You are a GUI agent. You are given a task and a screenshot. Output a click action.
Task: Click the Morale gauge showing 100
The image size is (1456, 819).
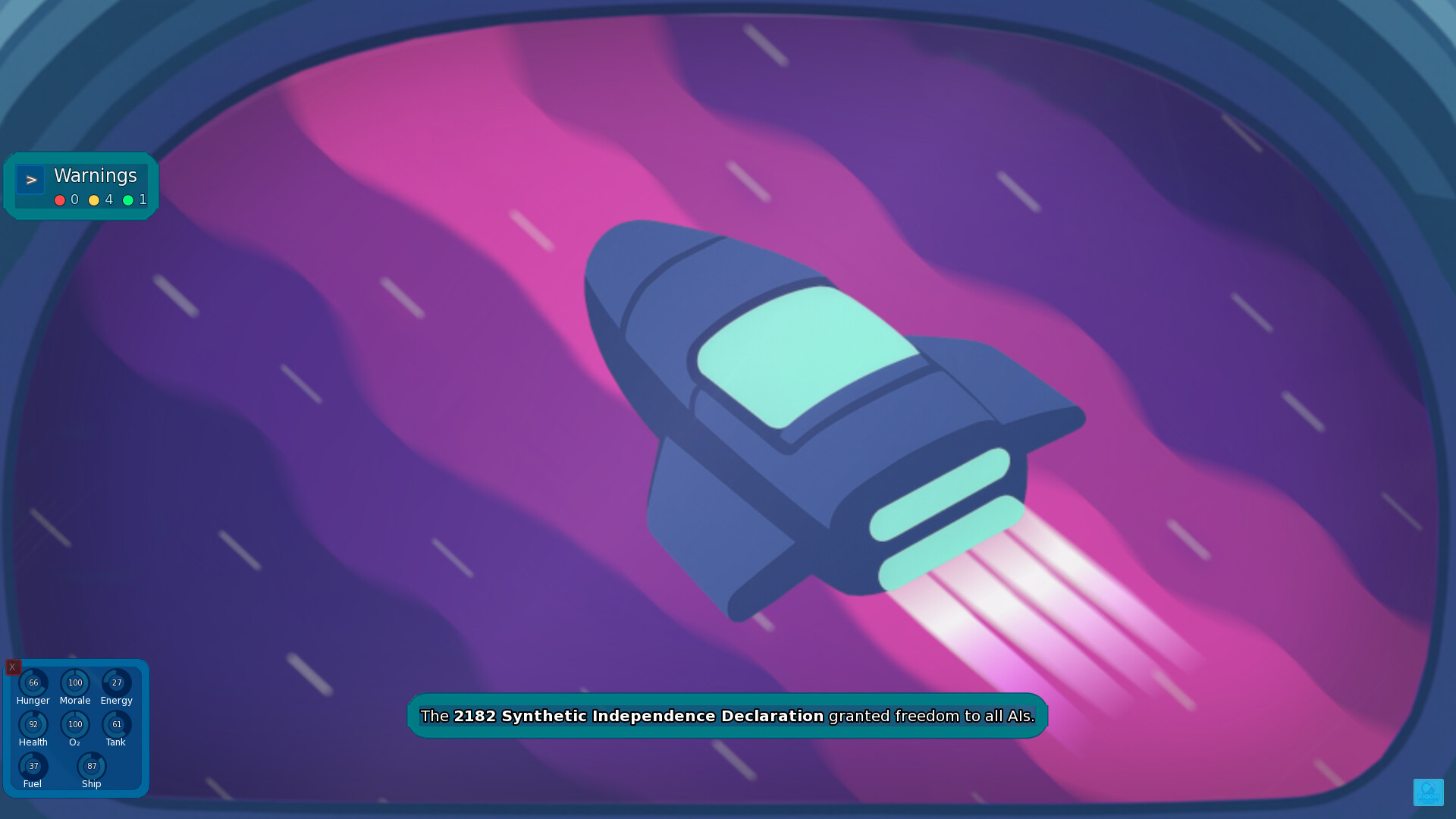tap(75, 682)
